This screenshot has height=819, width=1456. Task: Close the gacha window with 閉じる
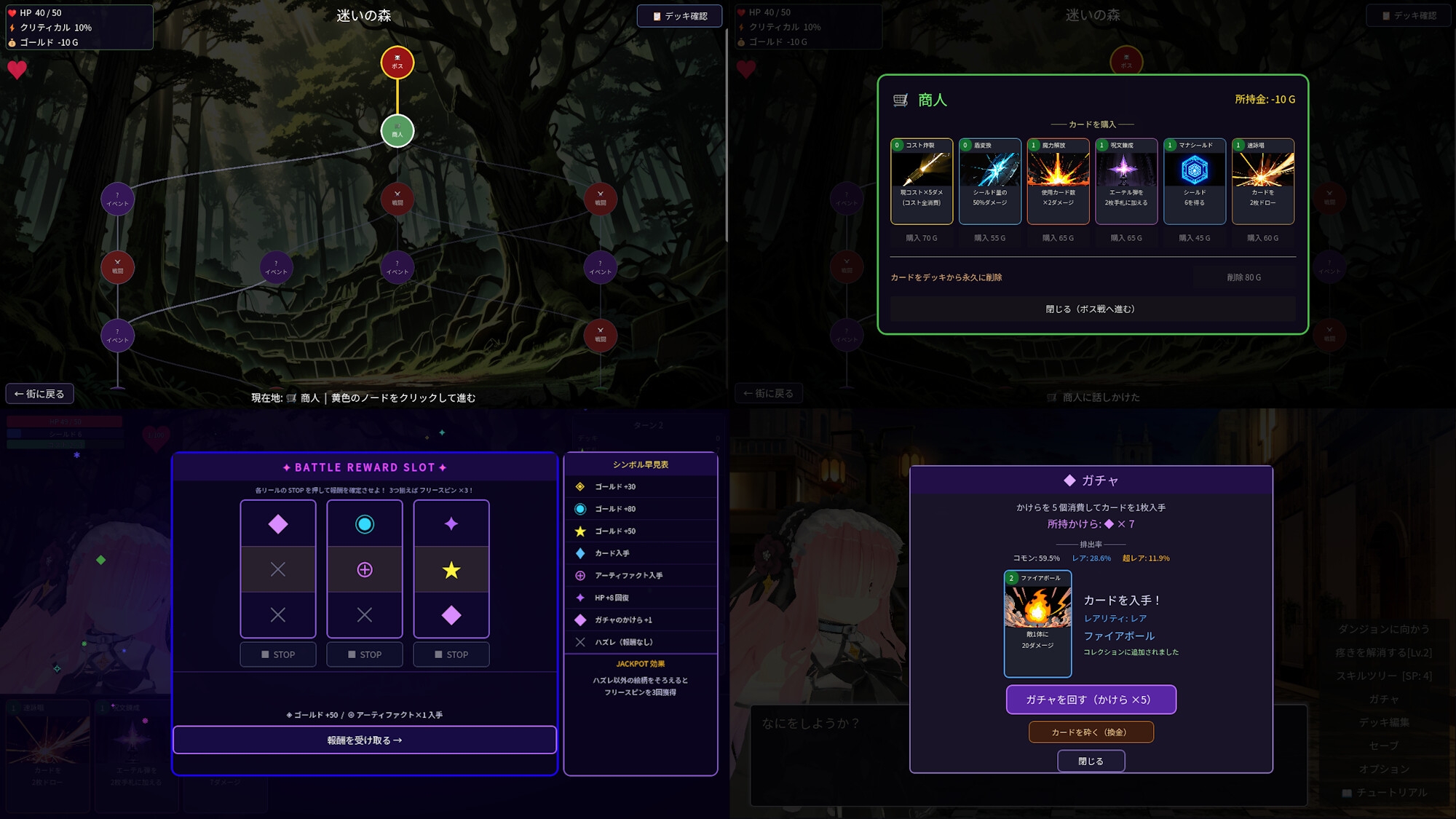[1091, 761]
